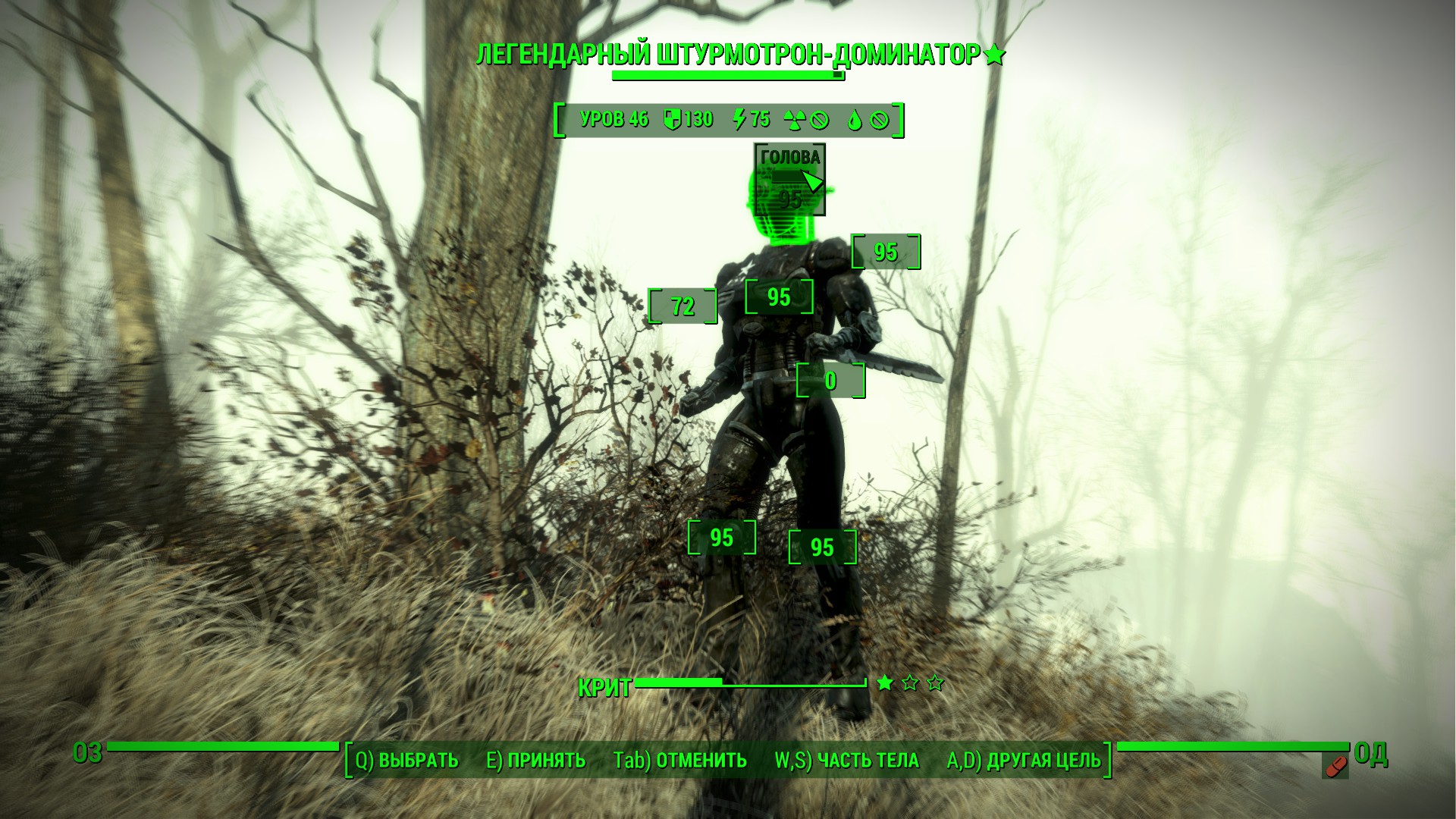Click the ПРИНЯТЬ button in the bottom bar
1456x819 pixels.
[535, 760]
